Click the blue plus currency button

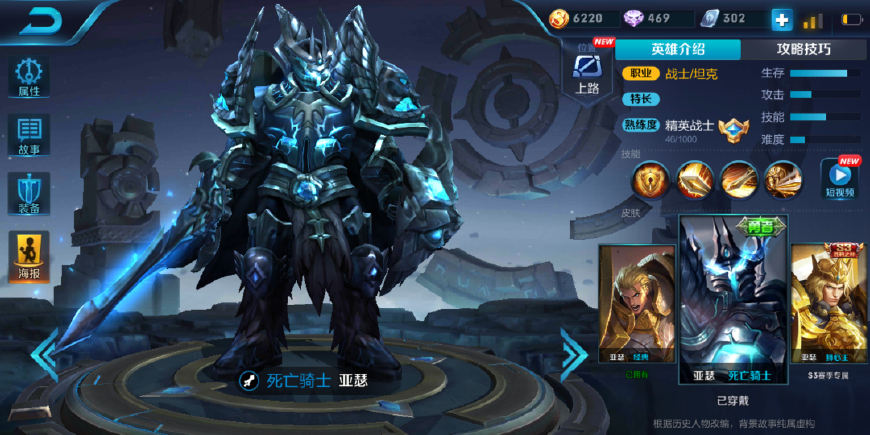(x=781, y=19)
